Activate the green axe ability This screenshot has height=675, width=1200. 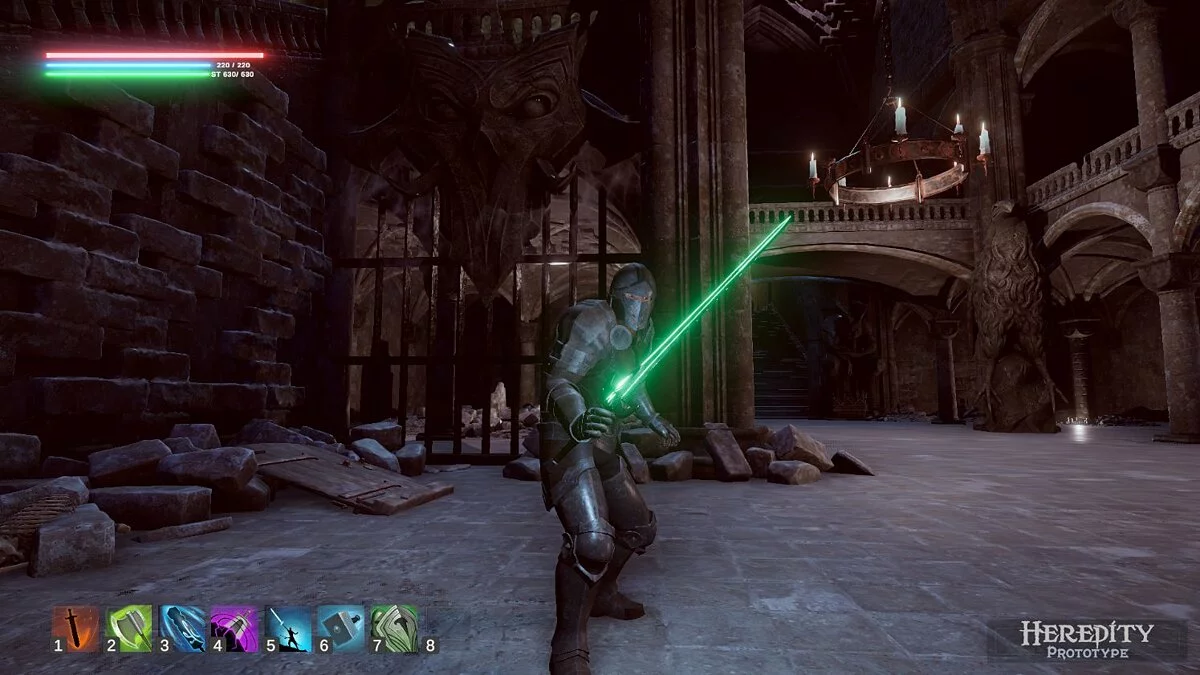coord(130,629)
